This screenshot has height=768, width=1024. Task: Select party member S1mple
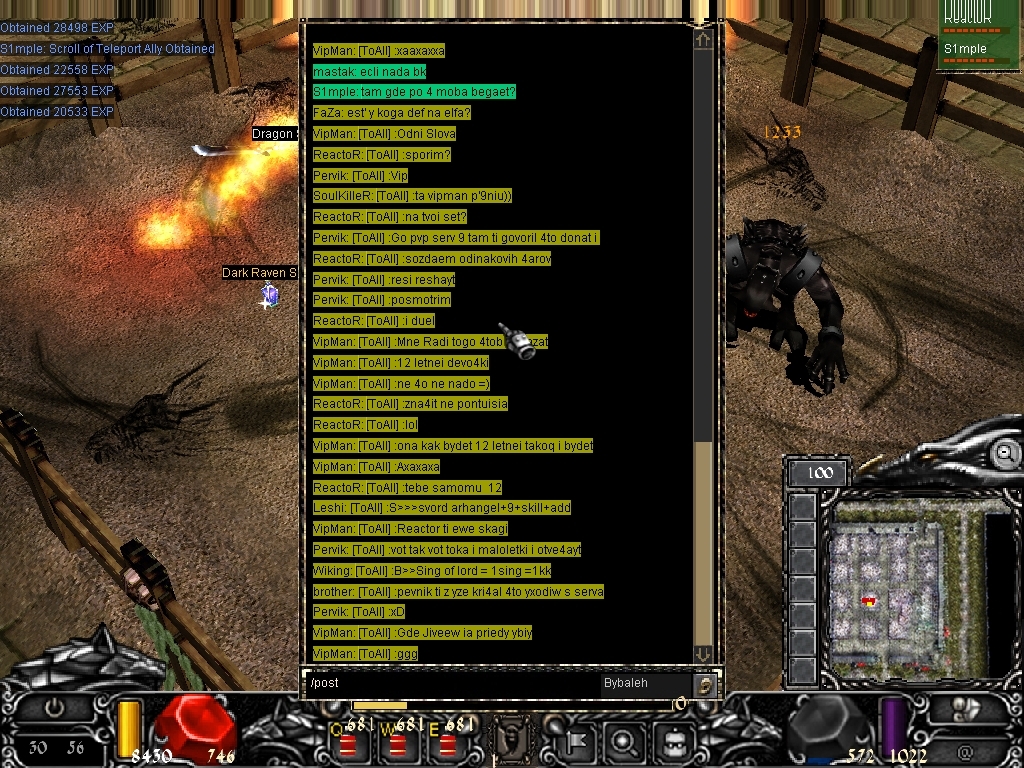pos(966,49)
